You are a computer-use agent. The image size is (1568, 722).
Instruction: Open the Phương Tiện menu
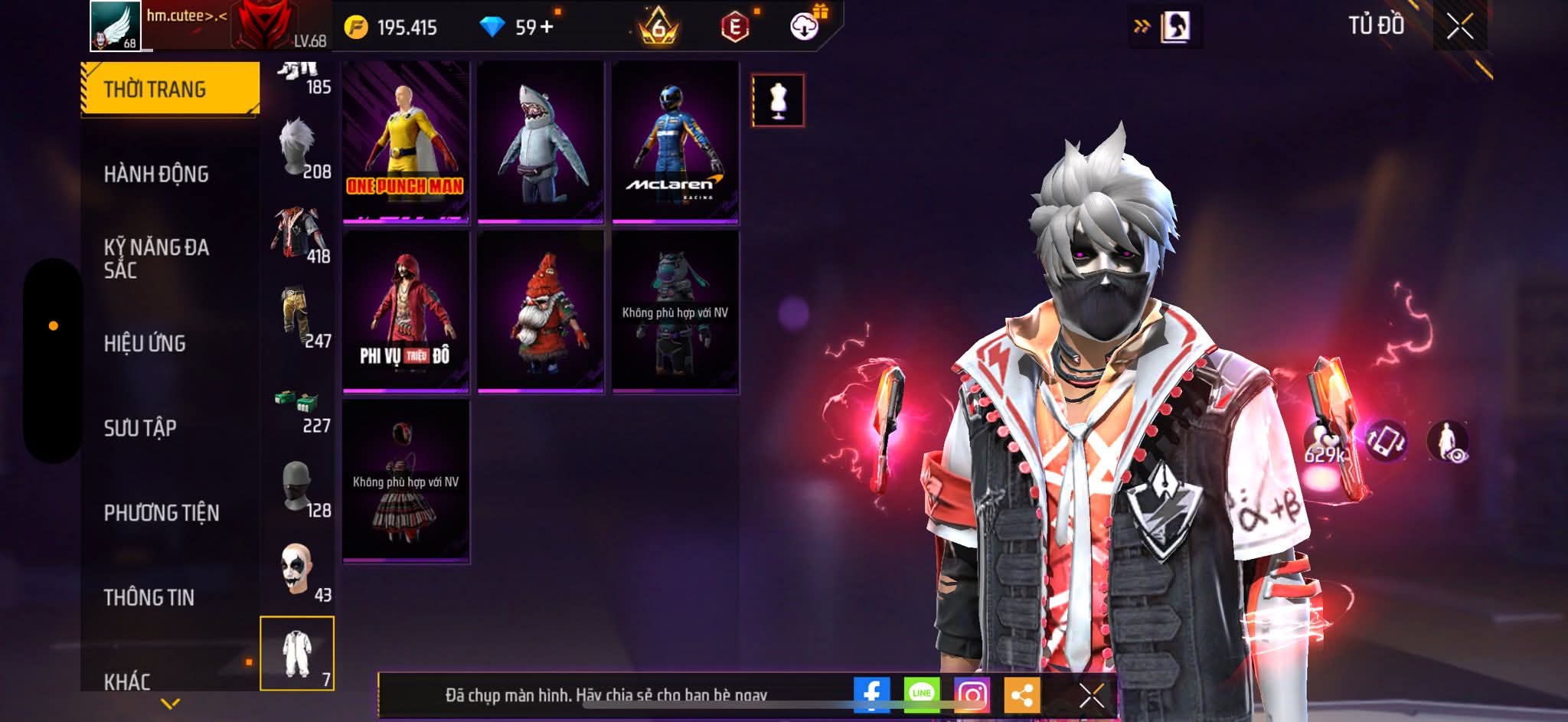pyautogui.click(x=162, y=513)
